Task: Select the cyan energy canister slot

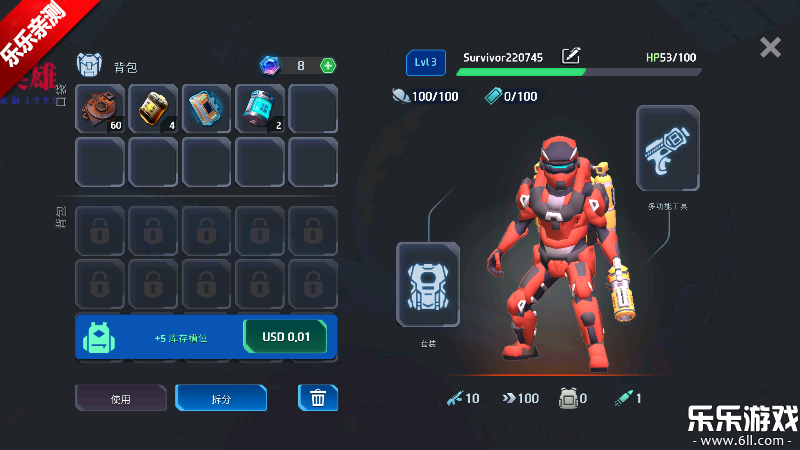Action: click(x=260, y=109)
